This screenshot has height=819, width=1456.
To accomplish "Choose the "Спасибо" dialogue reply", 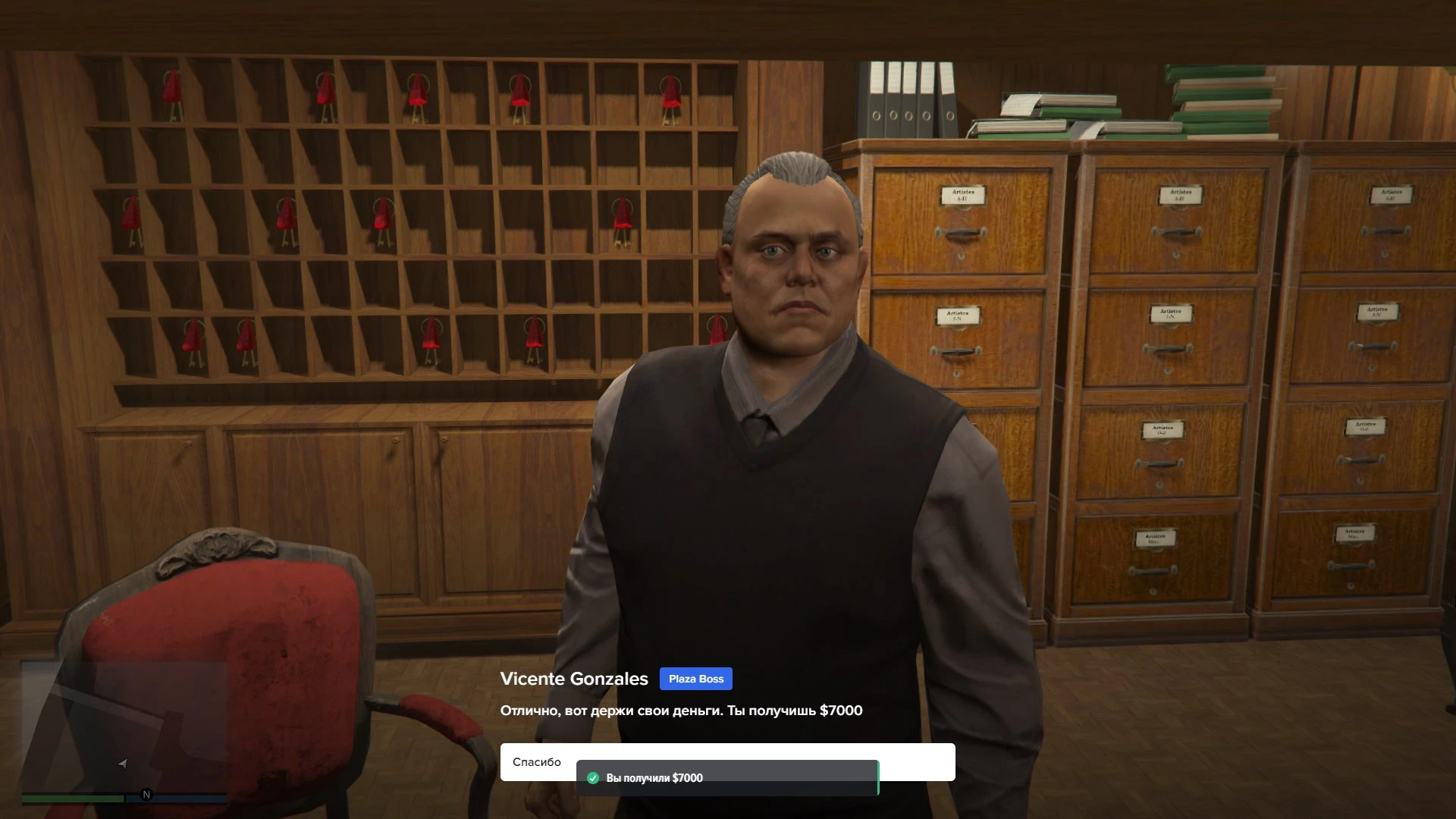I will coord(537,761).
